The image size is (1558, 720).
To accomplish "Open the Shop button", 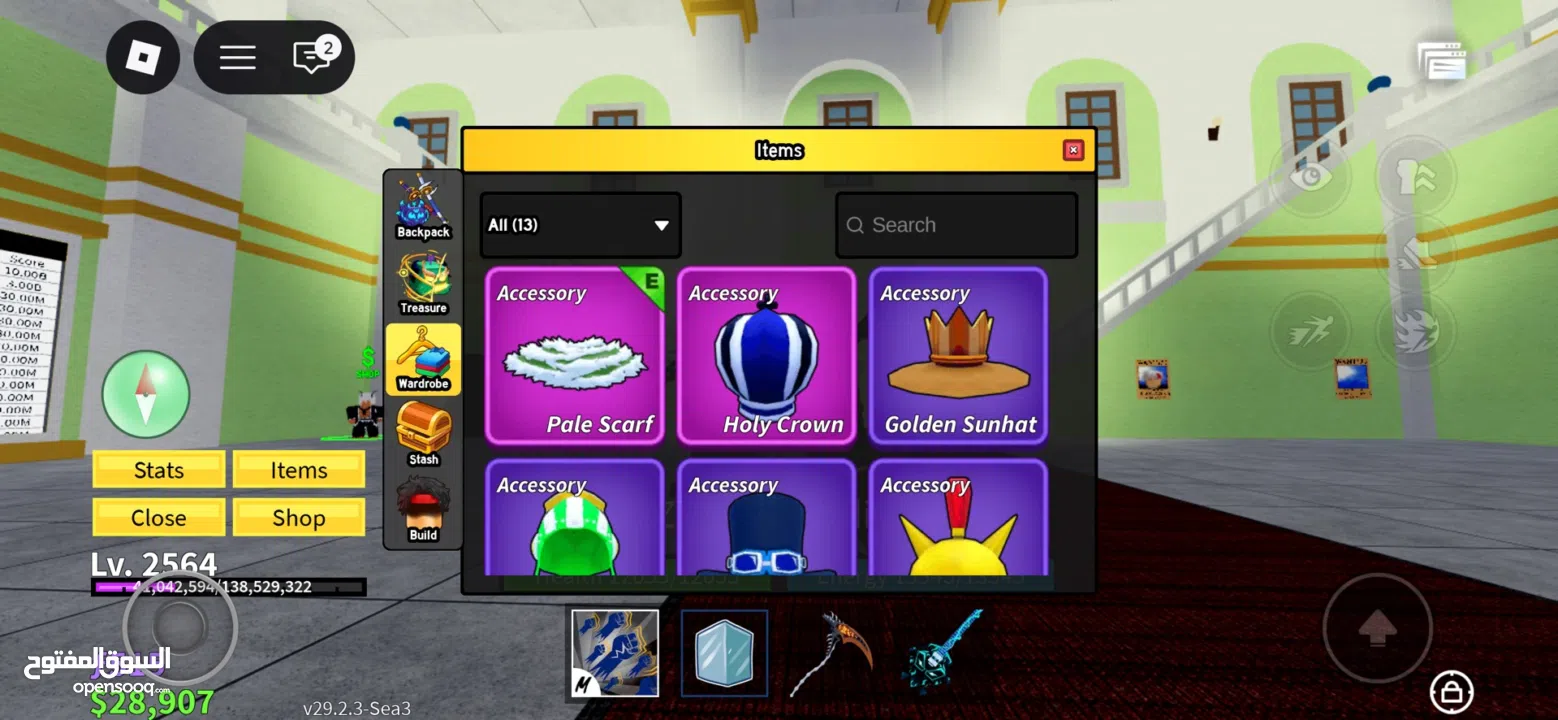I will 298,518.
